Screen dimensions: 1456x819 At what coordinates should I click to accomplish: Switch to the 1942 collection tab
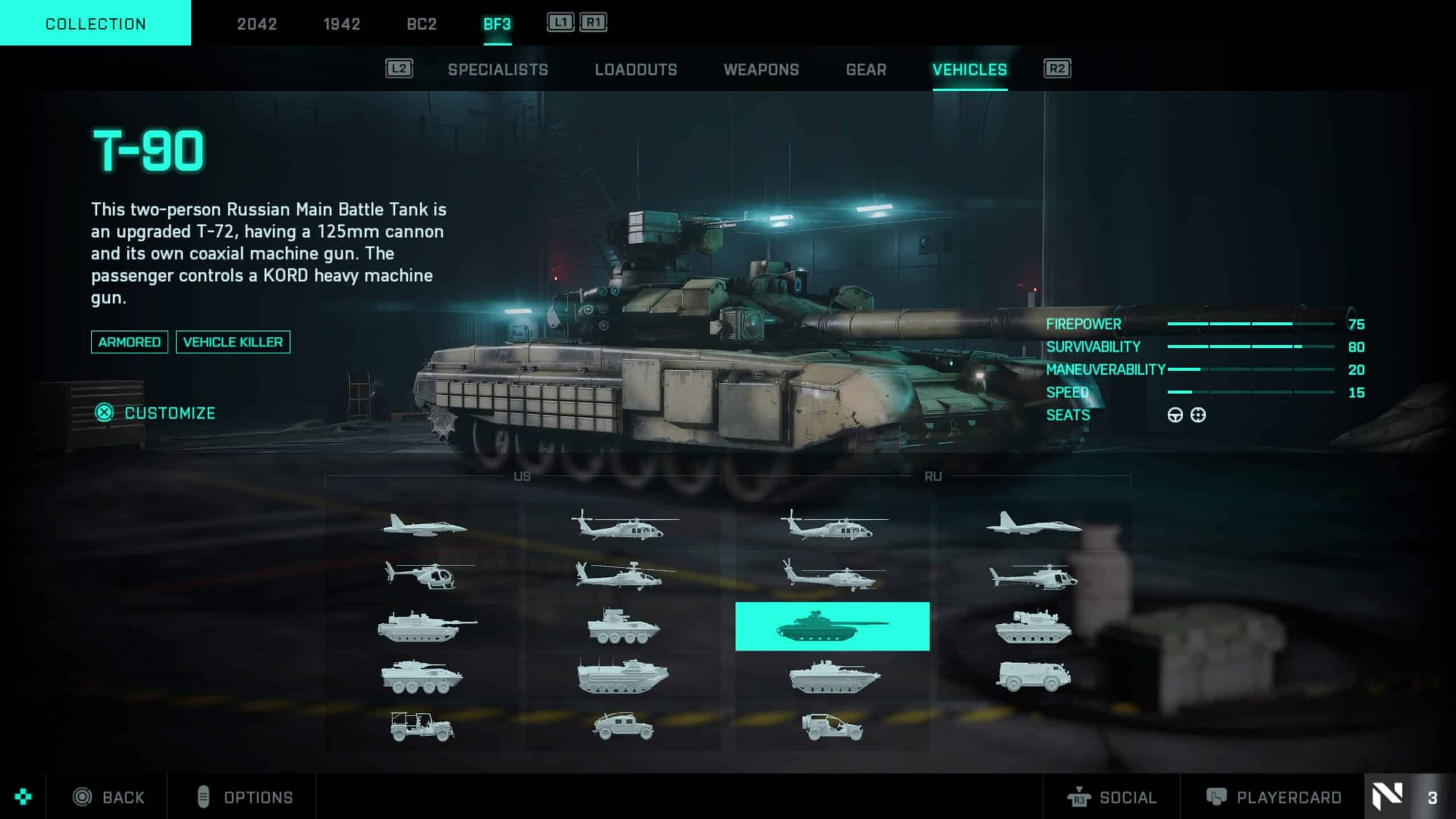click(341, 24)
